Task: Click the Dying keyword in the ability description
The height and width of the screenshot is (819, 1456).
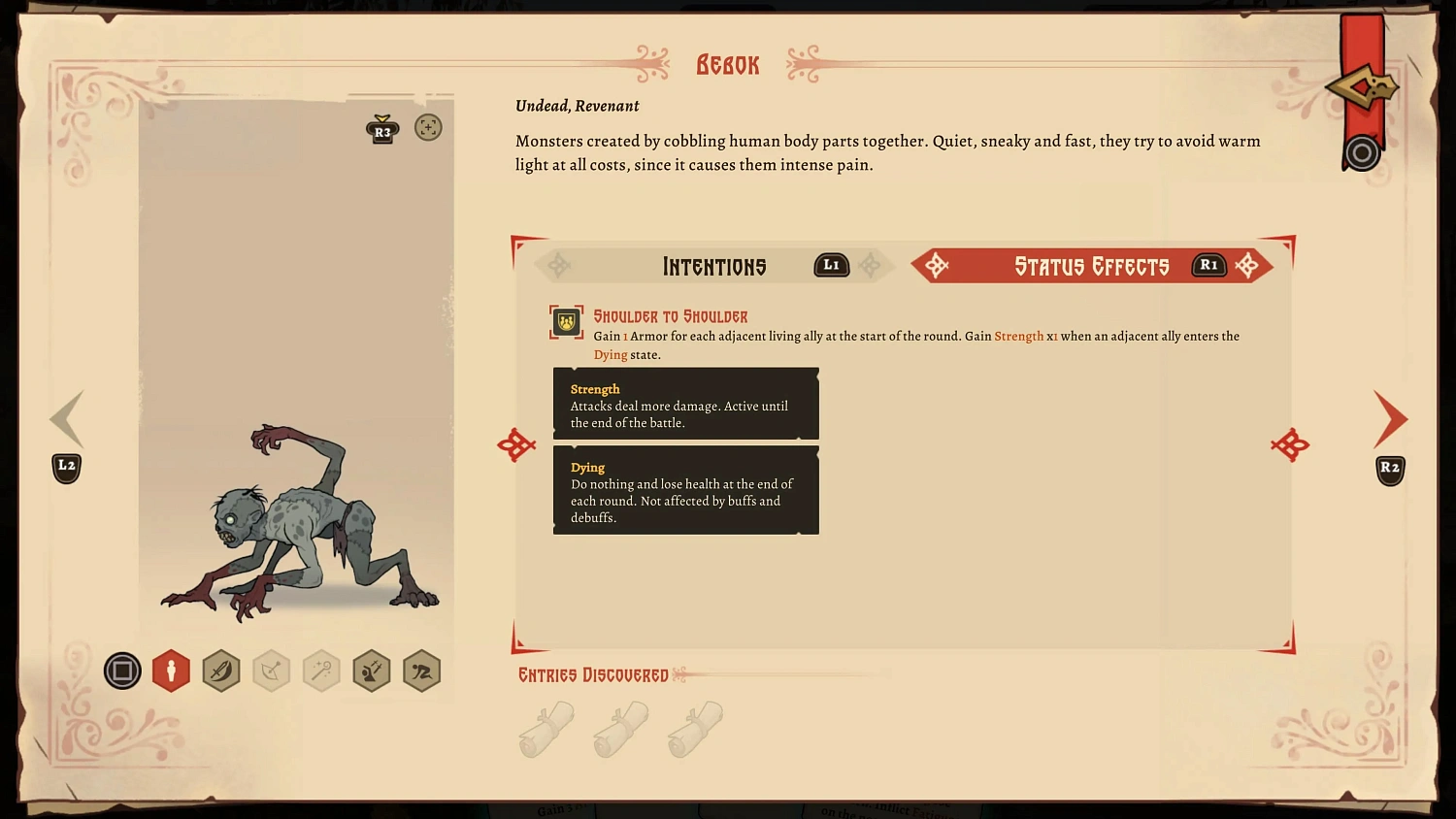Action: (611, 354)
